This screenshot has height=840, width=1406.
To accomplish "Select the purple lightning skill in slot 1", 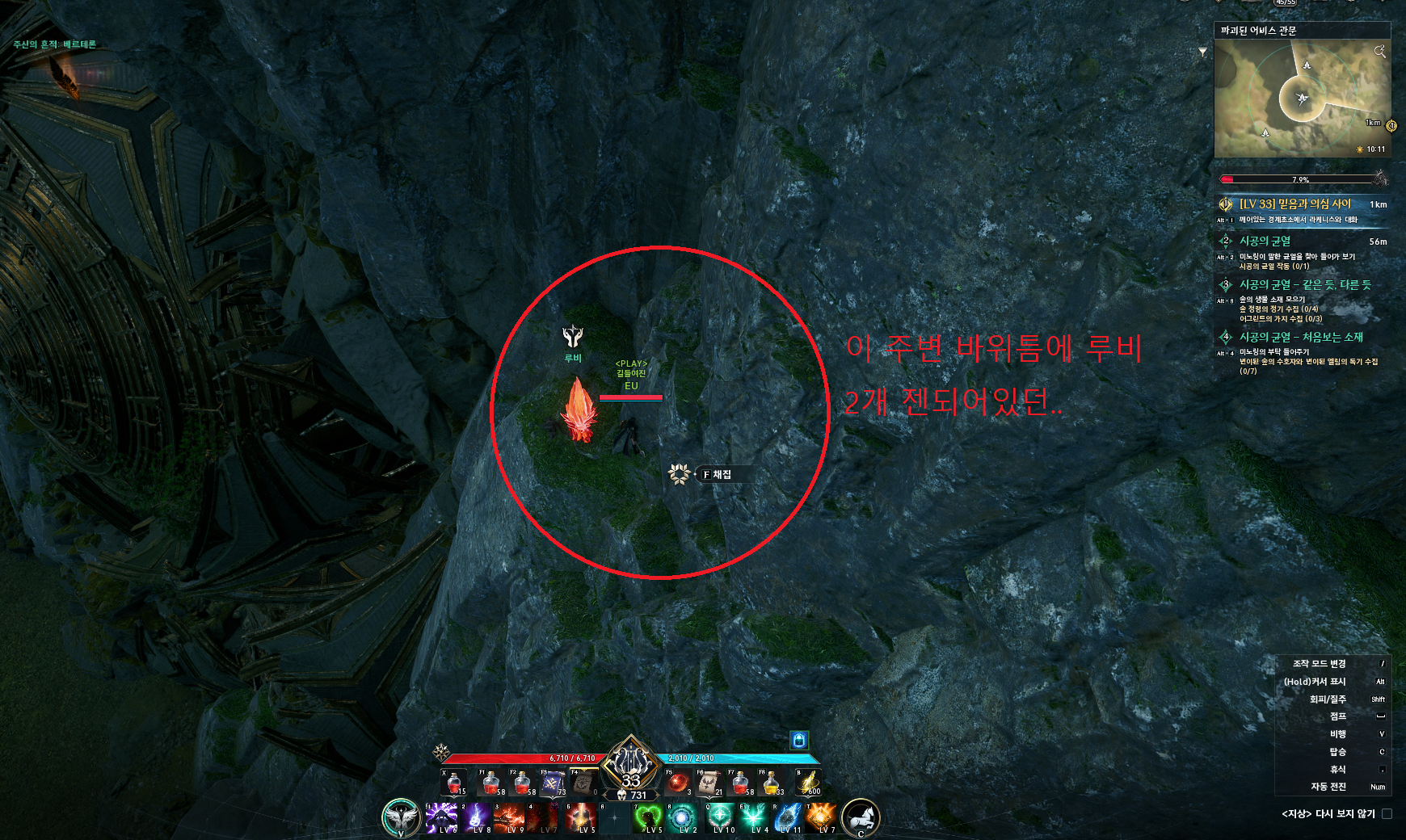I will coord(440,817).
